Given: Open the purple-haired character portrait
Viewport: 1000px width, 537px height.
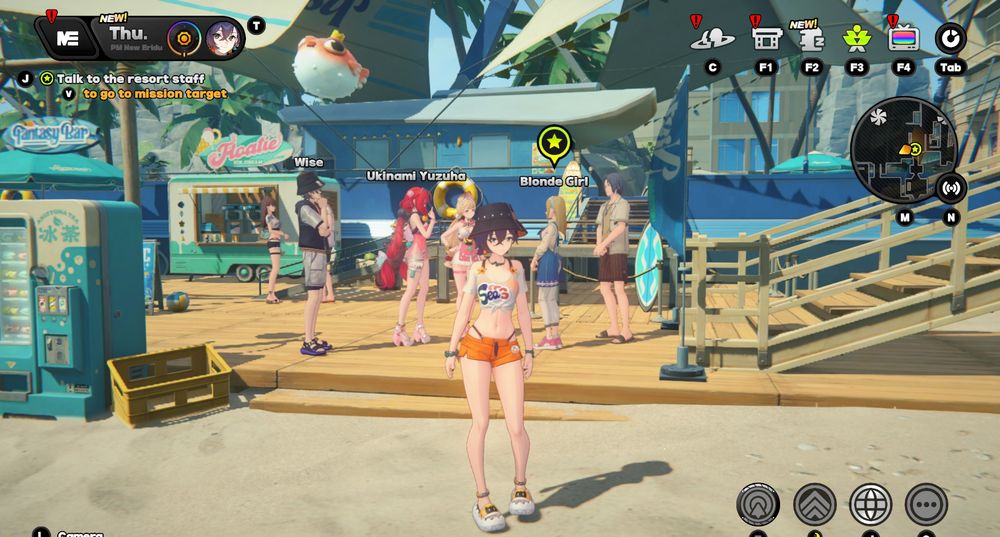Looking at the screenshot, I should click(x=223, y=39).
